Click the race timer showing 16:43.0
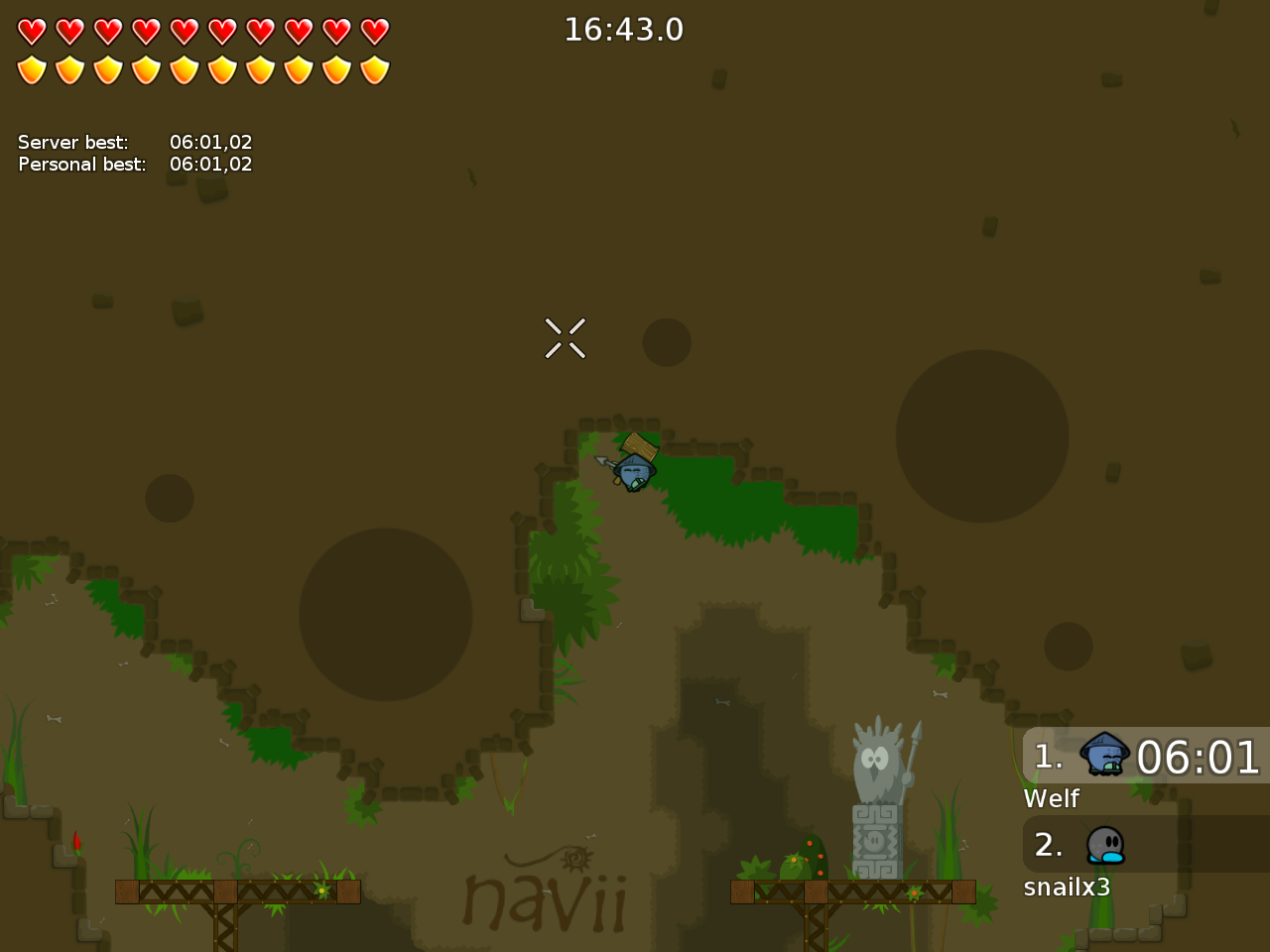The image size is (1270, 952). click(624, 30)
